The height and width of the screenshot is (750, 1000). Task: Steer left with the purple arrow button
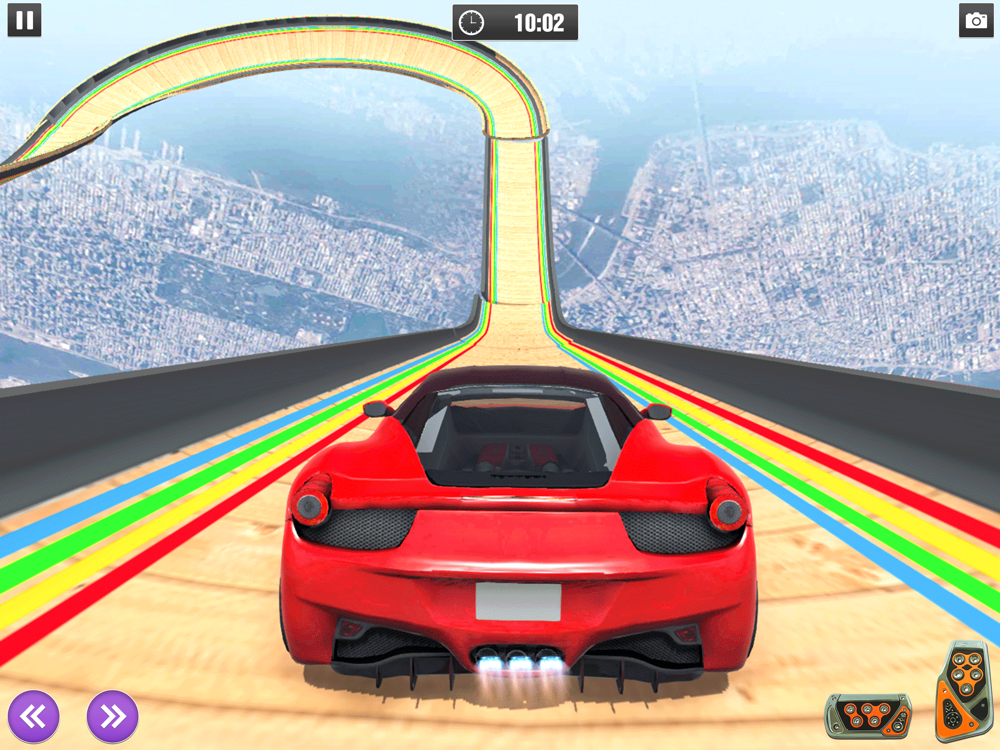[x=34, y=715]
